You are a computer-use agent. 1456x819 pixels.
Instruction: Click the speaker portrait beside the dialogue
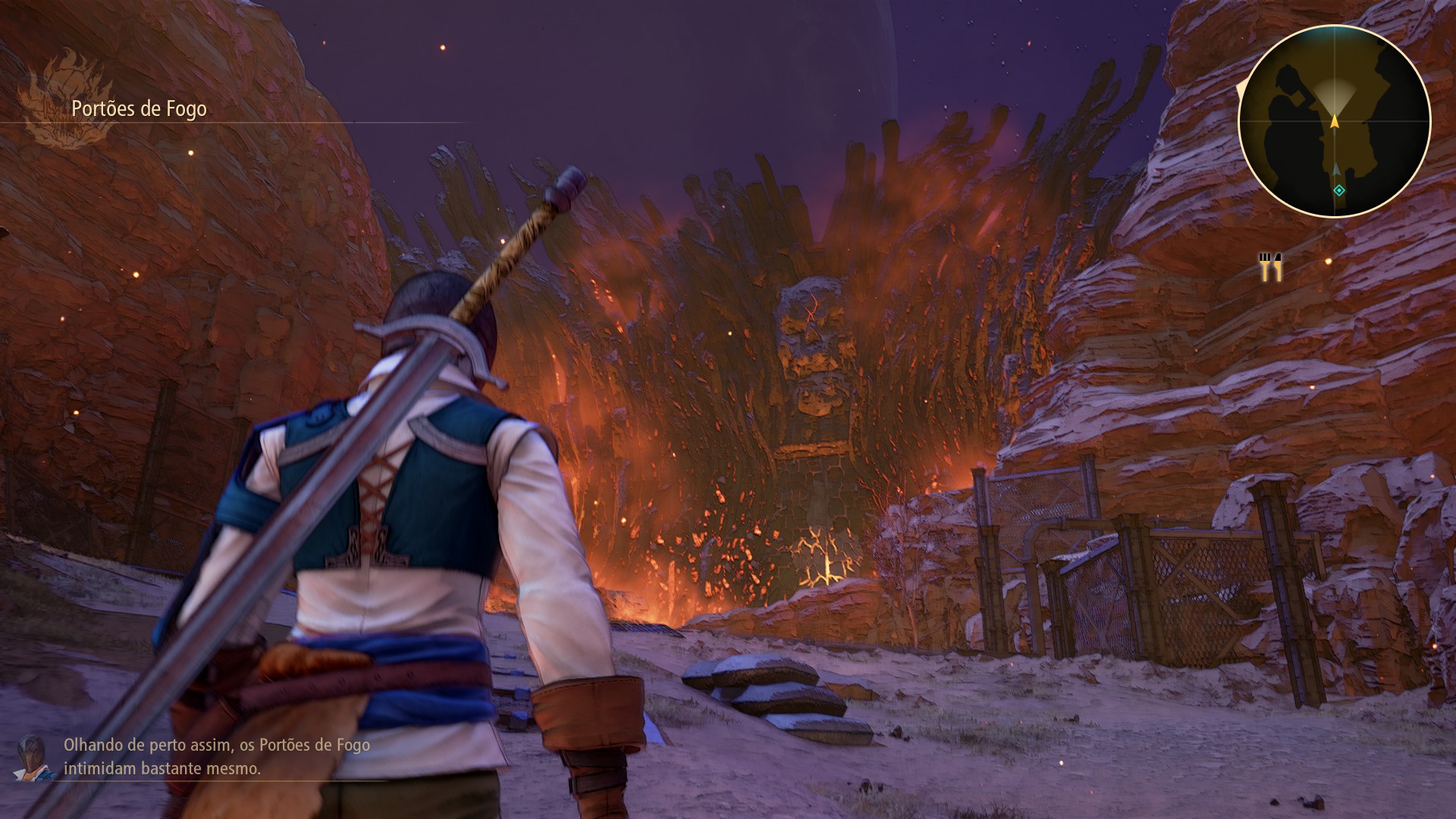pyautogui.click(x=34, y=756)
